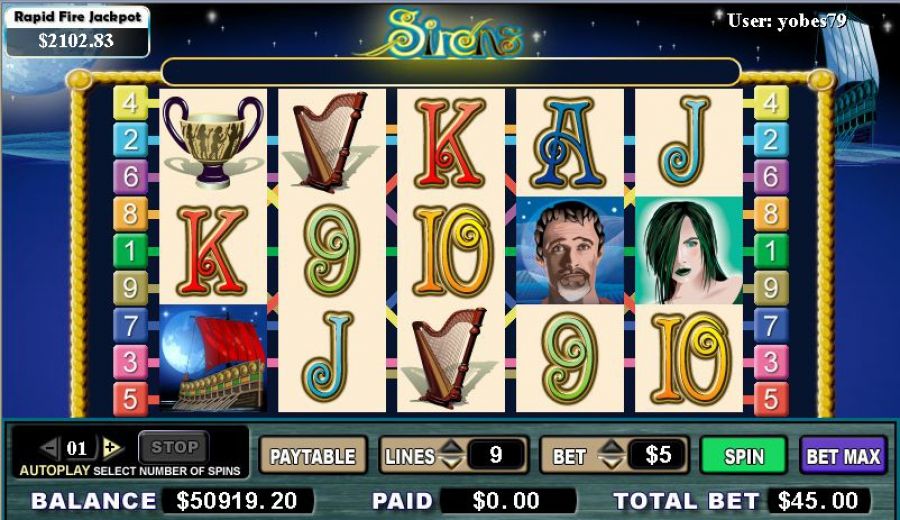Spin the reels with the green SPIN button

[743, 456]
